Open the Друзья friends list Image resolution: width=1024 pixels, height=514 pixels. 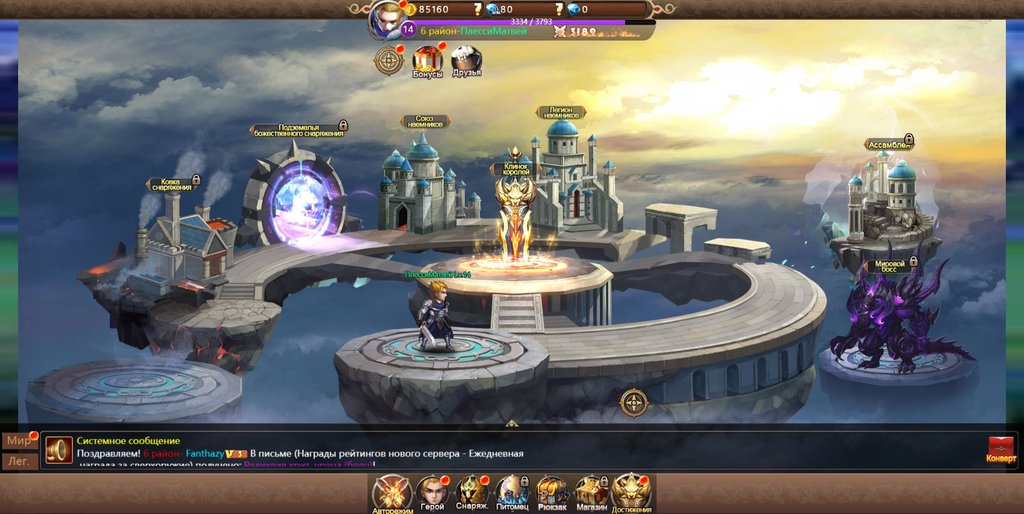(x=466, y=60)
